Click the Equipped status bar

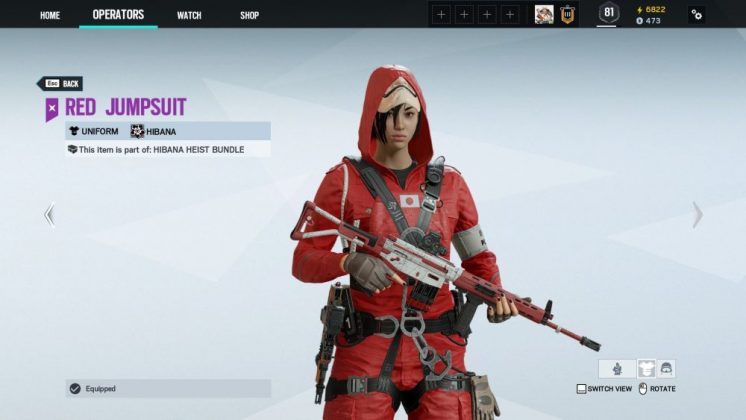168,388
